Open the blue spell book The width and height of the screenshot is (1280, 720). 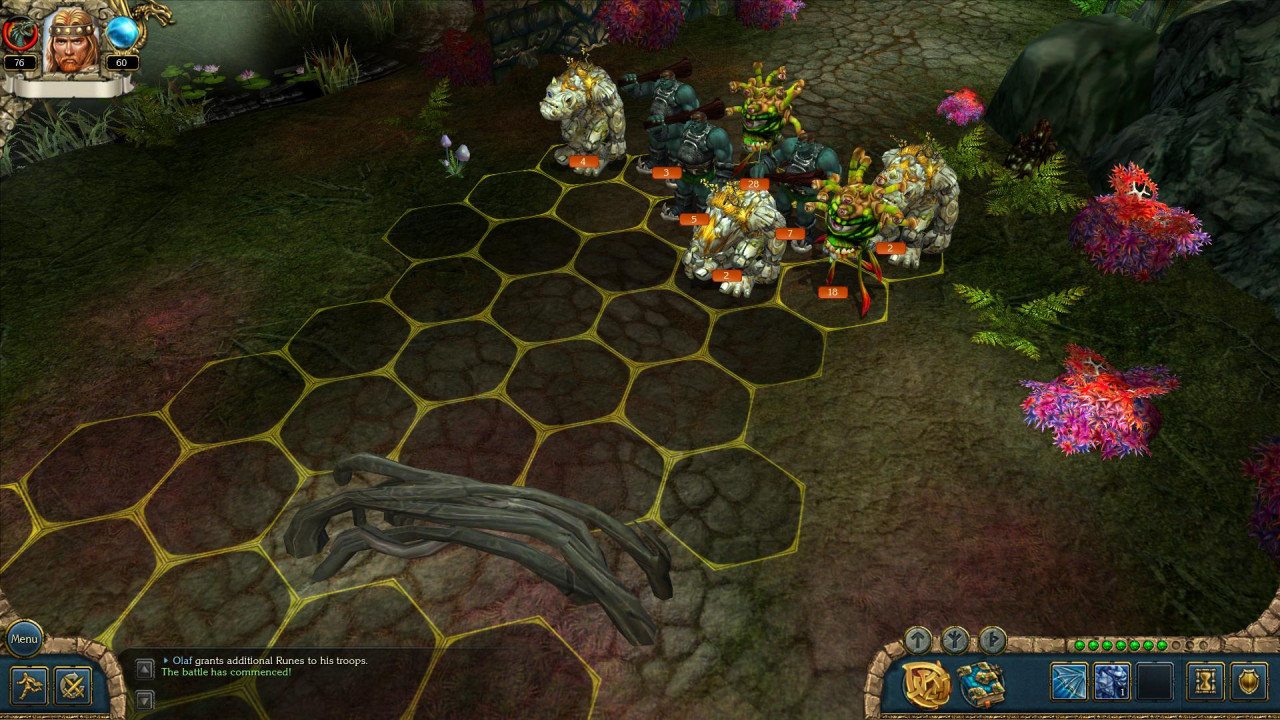coord(980,684)
